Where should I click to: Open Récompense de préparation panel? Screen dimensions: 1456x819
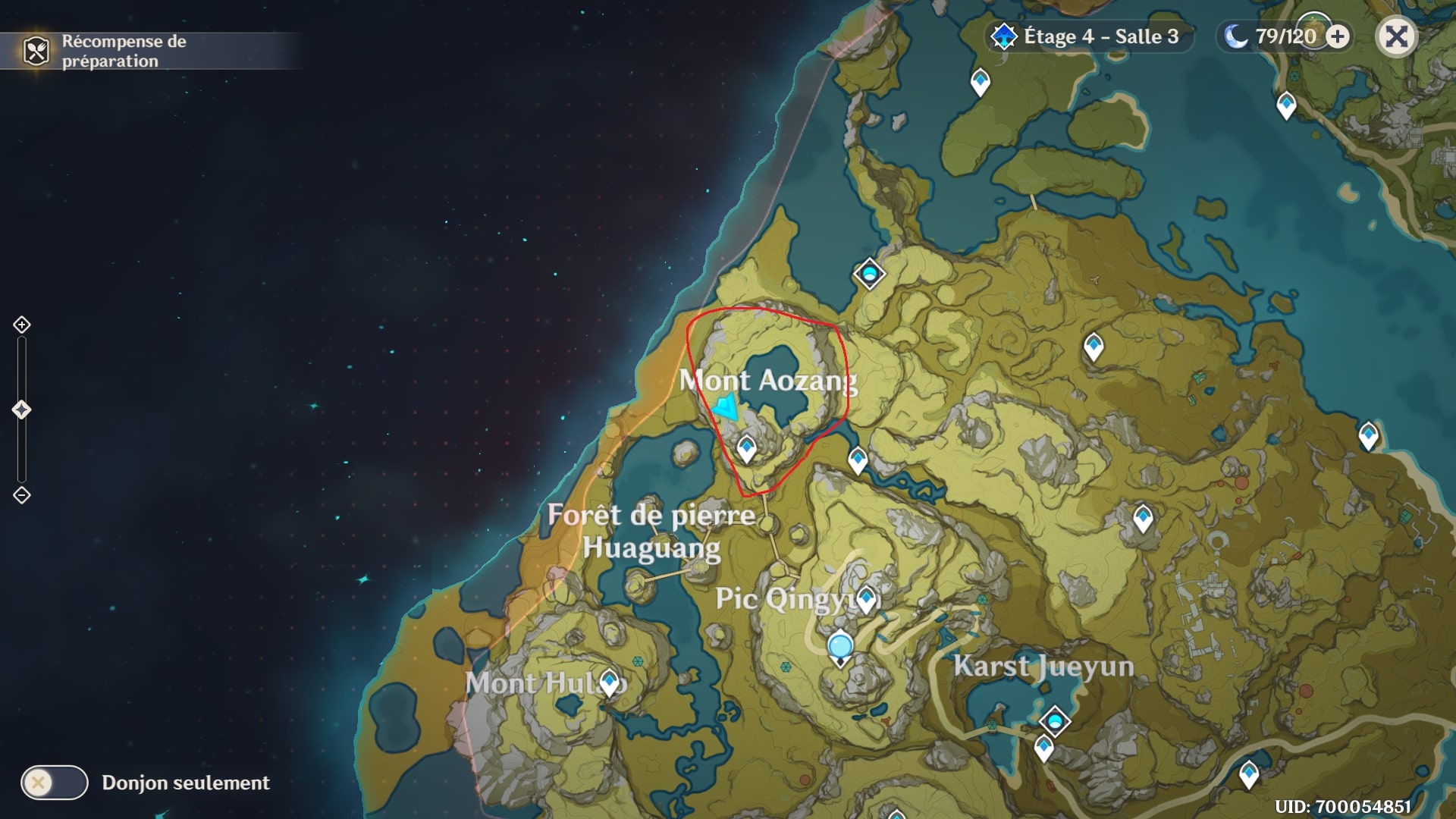[106, 51]
